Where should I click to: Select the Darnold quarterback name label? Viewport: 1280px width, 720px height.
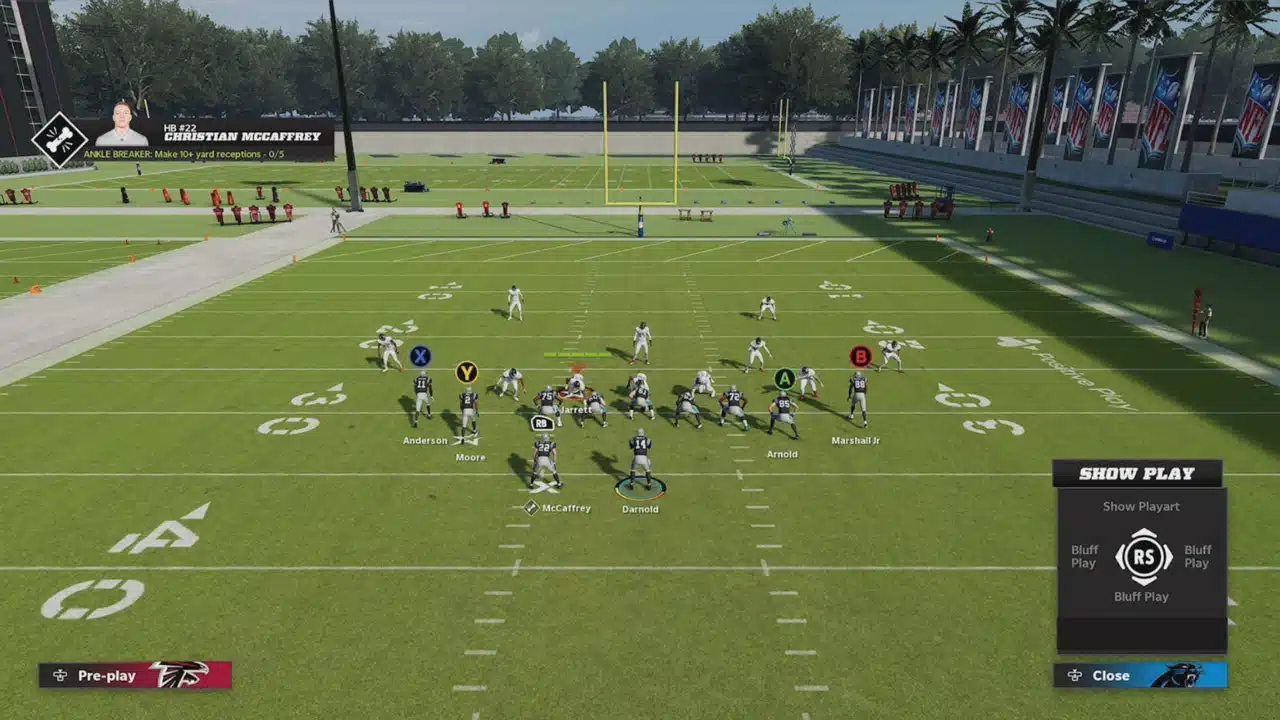tap(640, 509)
